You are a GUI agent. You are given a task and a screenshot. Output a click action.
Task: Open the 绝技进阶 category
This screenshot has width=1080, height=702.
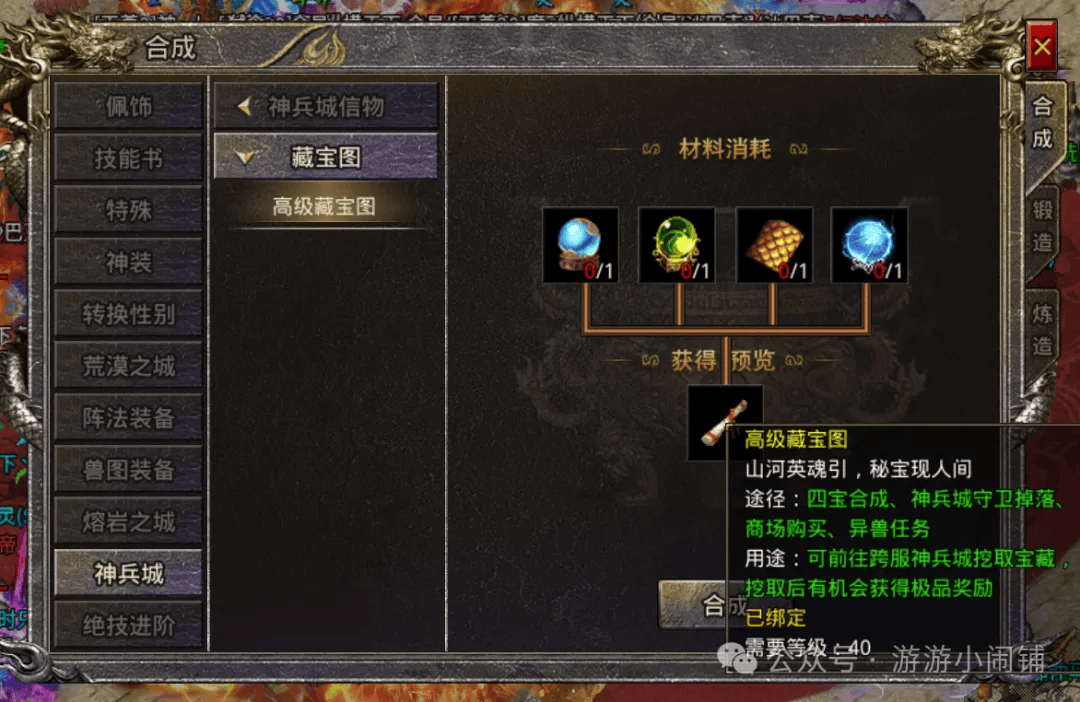point(128,626)
